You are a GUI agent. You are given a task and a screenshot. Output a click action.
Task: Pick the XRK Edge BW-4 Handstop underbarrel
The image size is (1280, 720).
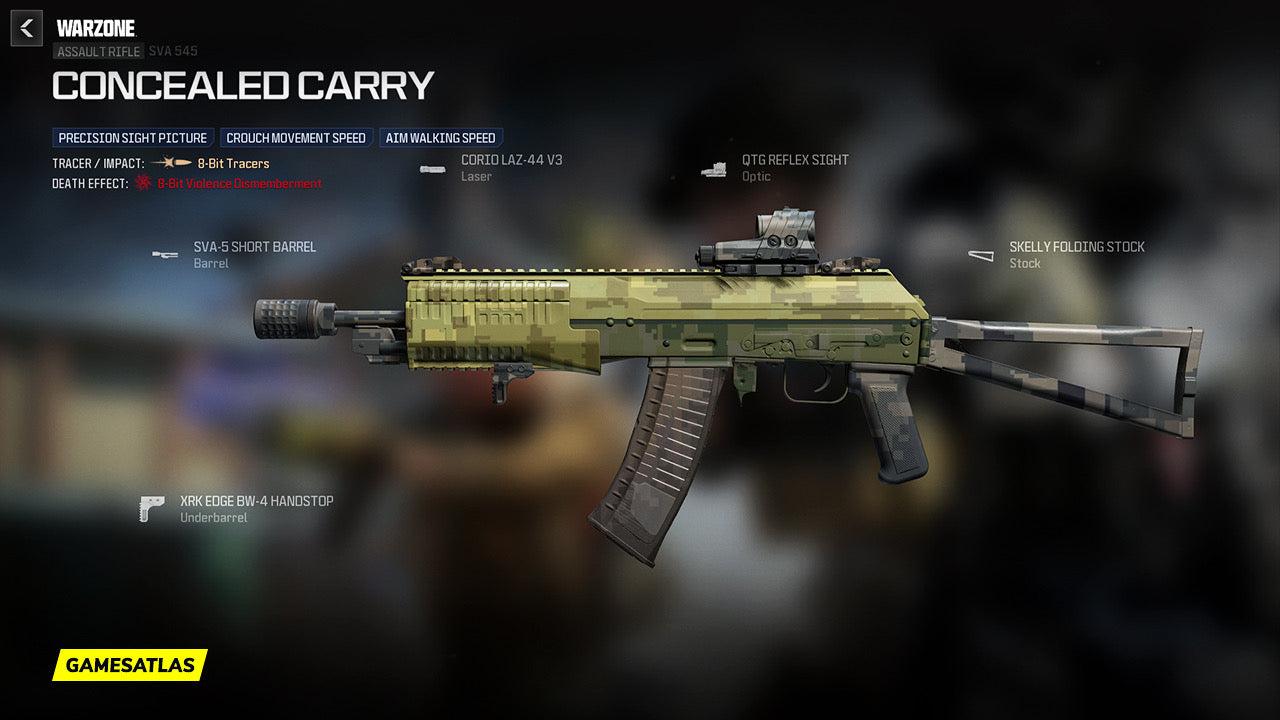256,501
